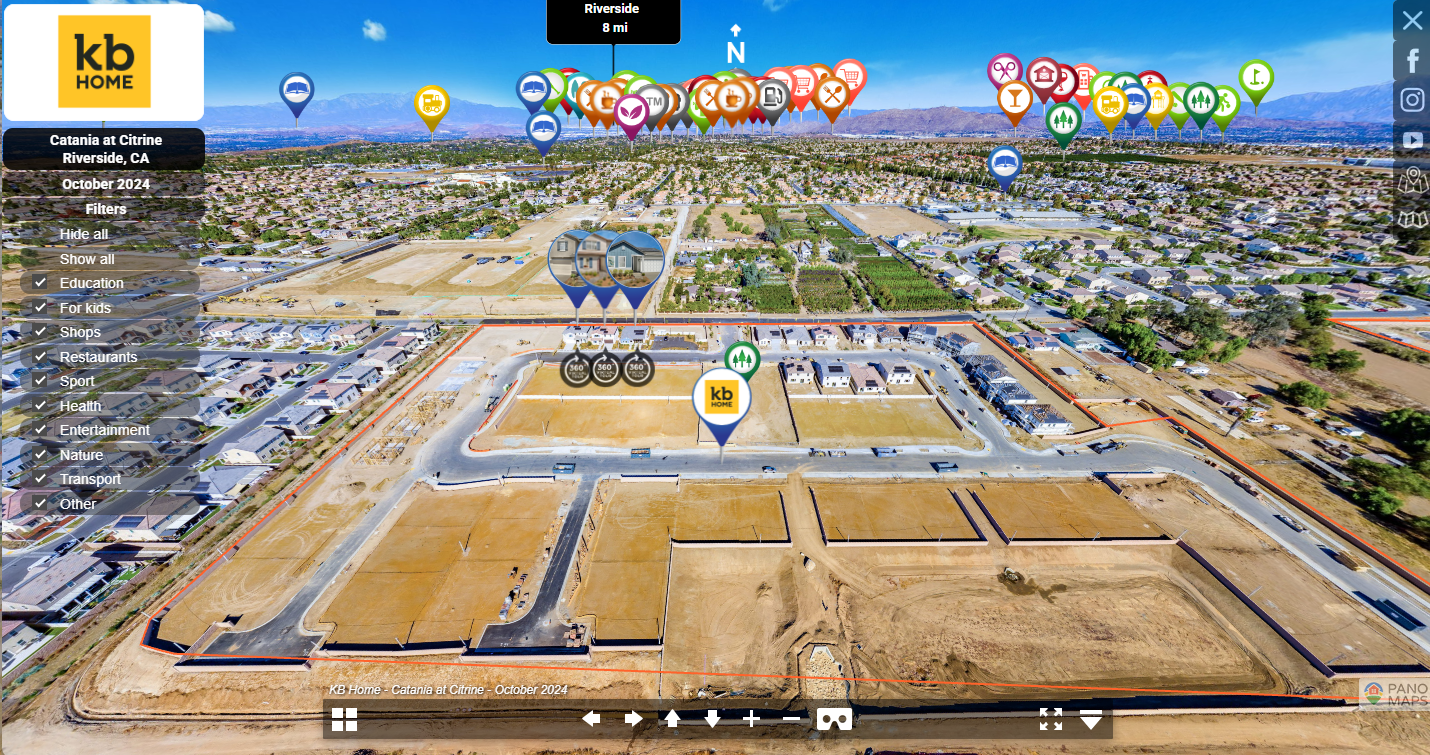This screenshot has height=755, width=1430.
Task: Disable the Sport filter
Action: coord(41,381)
